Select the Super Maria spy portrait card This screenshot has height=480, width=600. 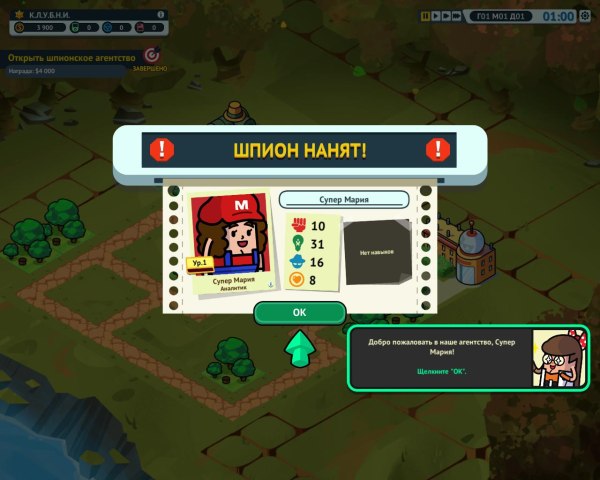pos(229,241)
